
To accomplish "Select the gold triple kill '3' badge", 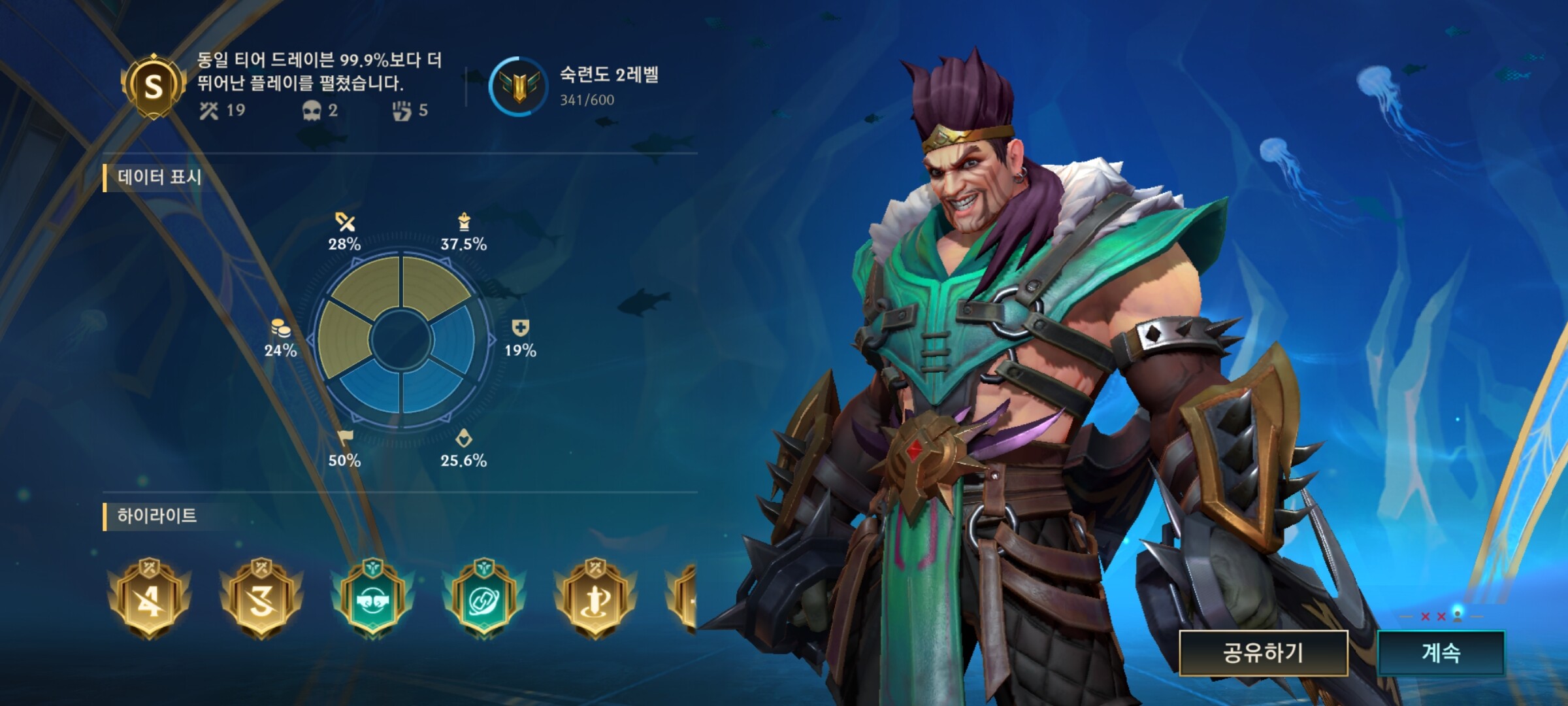I will [x=261, y=598].
